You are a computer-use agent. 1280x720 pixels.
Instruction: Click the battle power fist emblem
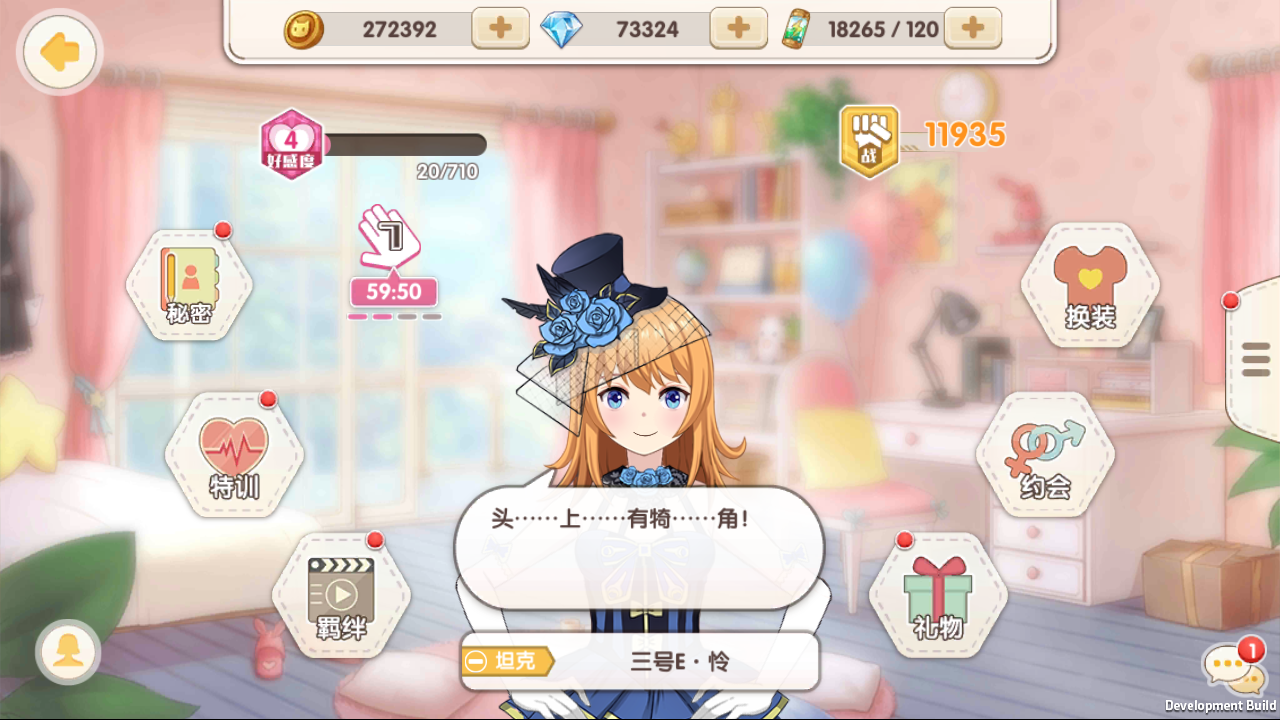pos(869,140)
